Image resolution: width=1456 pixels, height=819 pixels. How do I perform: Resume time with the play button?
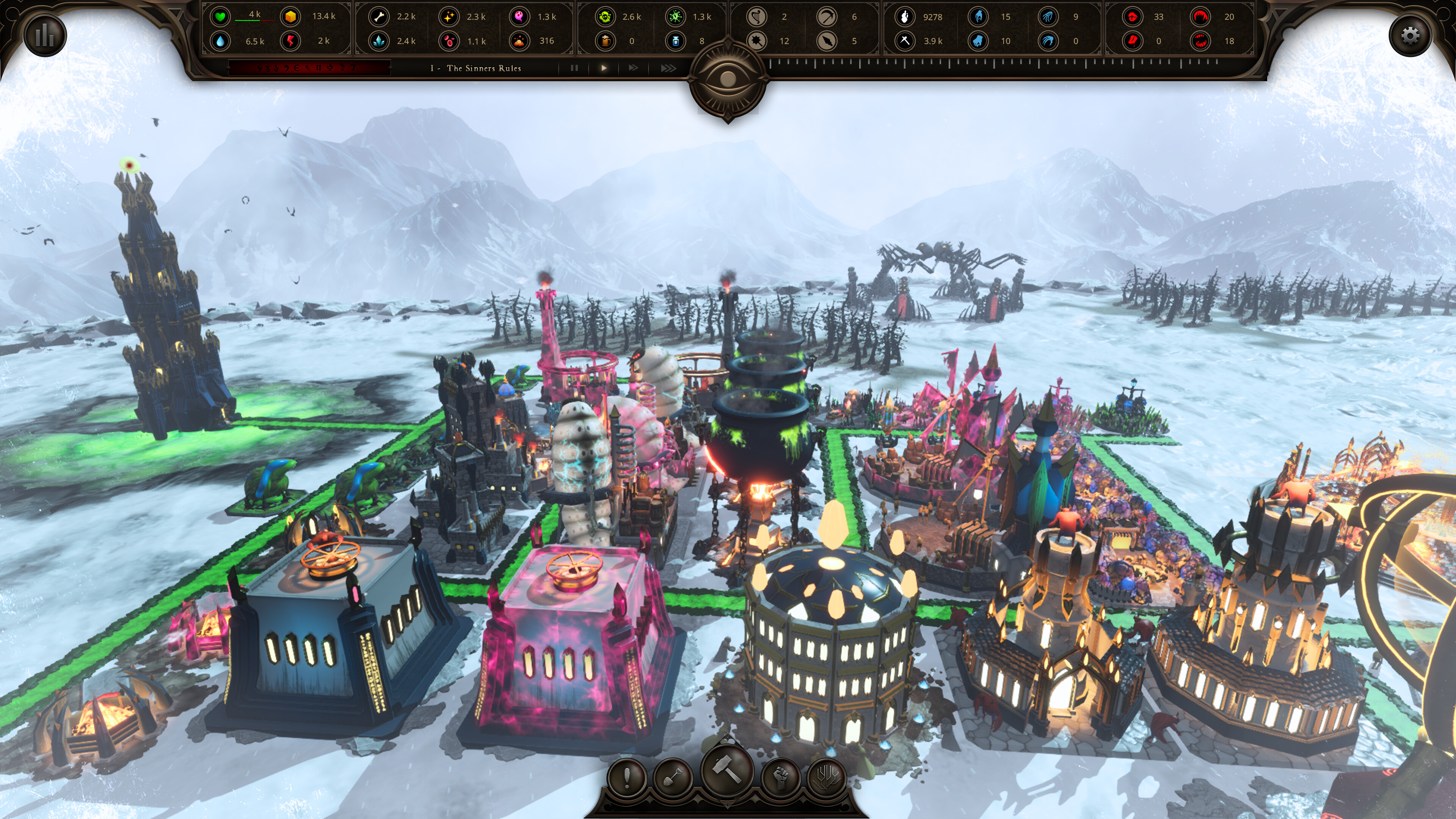(x=604, y=68)
